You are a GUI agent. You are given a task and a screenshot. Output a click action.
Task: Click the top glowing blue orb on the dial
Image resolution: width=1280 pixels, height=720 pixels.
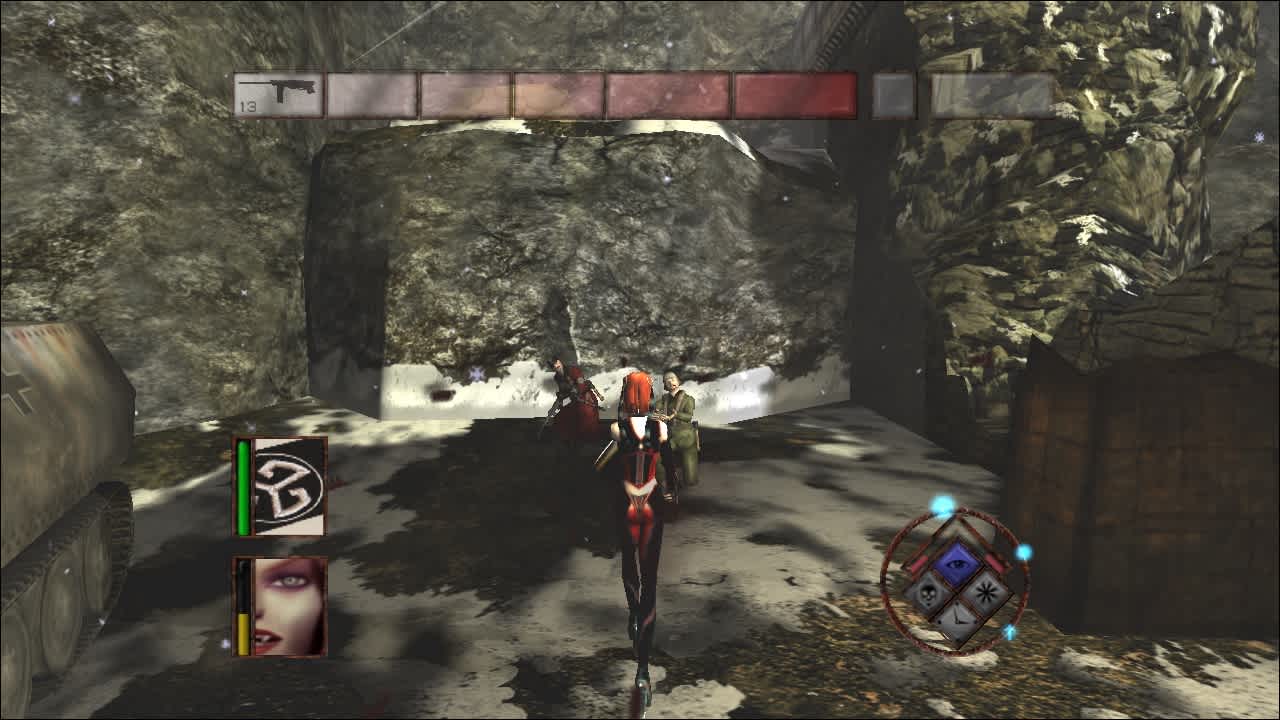tap(940, 508)
